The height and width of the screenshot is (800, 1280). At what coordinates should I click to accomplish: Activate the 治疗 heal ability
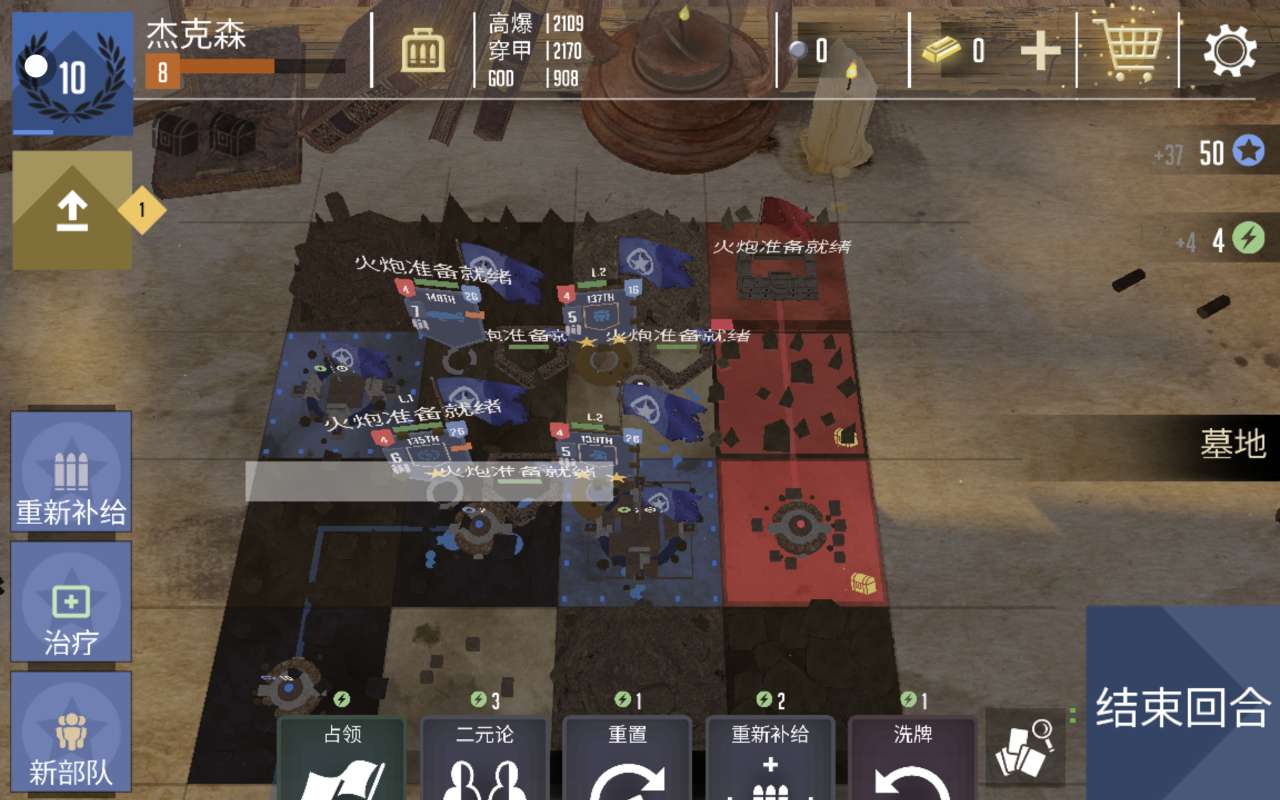pyautogui.click(x=71, y=603)
